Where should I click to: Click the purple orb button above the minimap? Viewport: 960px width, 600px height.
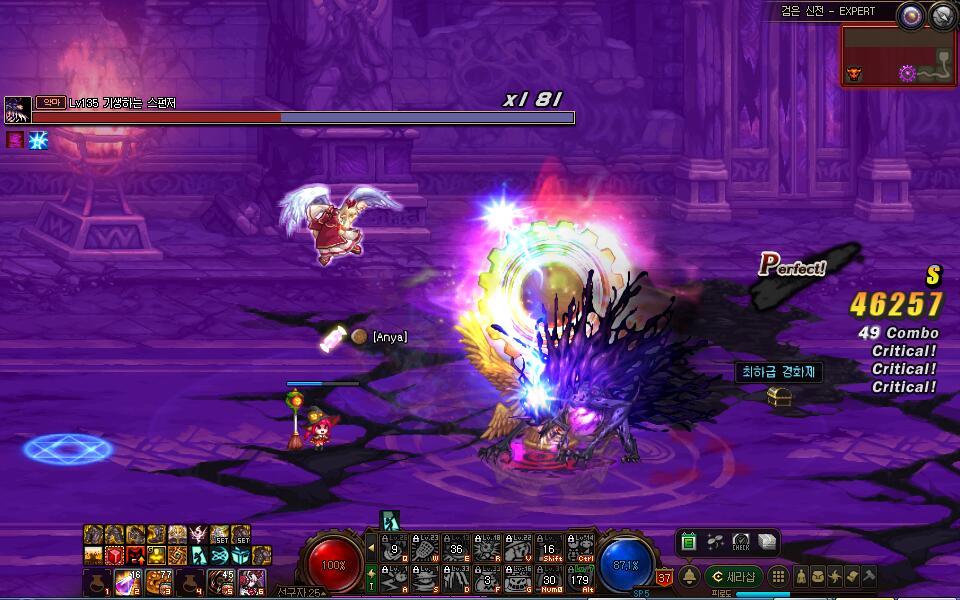pyautogui.click(x=909, y=15)
